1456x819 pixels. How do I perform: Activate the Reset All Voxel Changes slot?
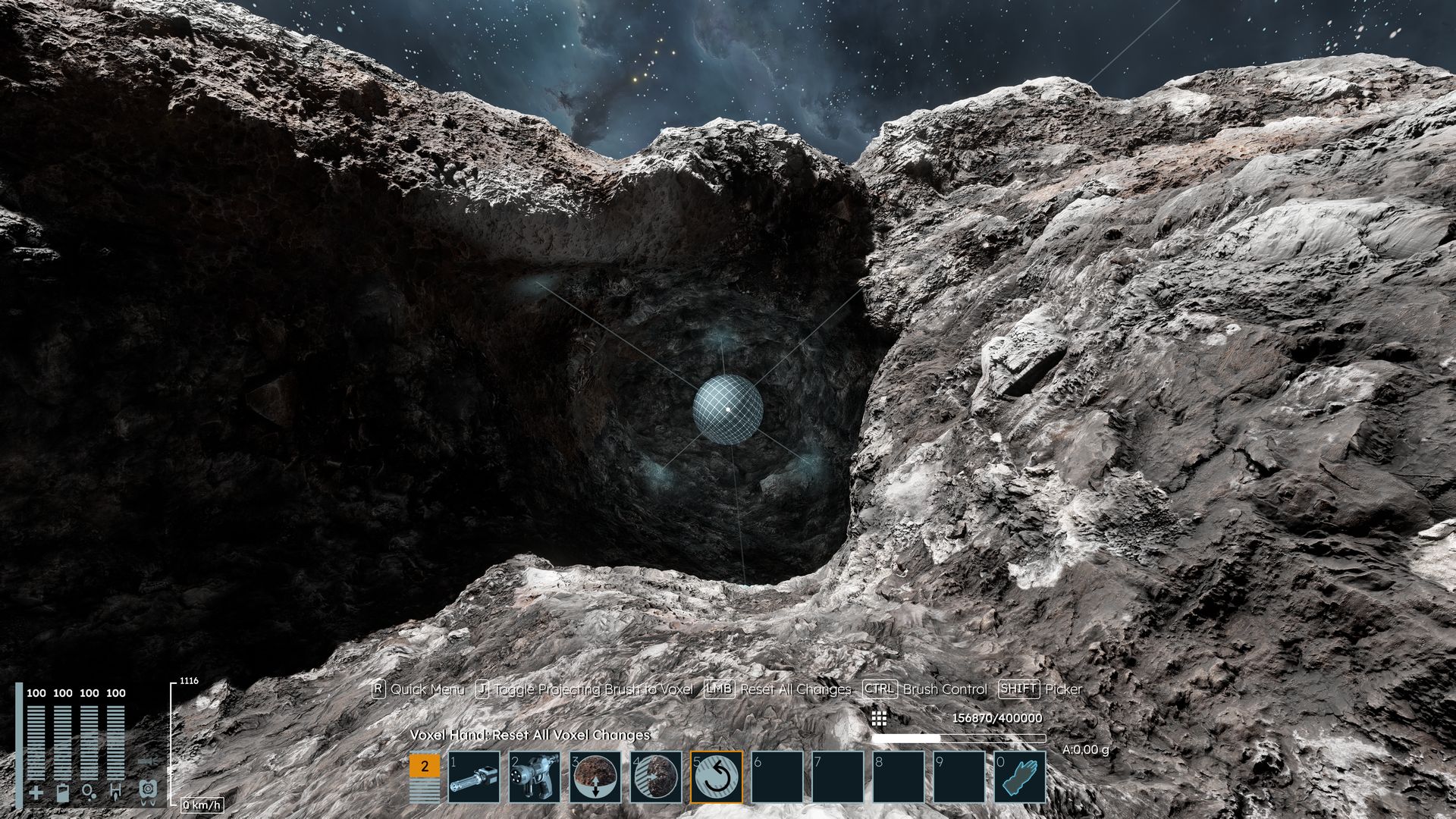point(717,777)
